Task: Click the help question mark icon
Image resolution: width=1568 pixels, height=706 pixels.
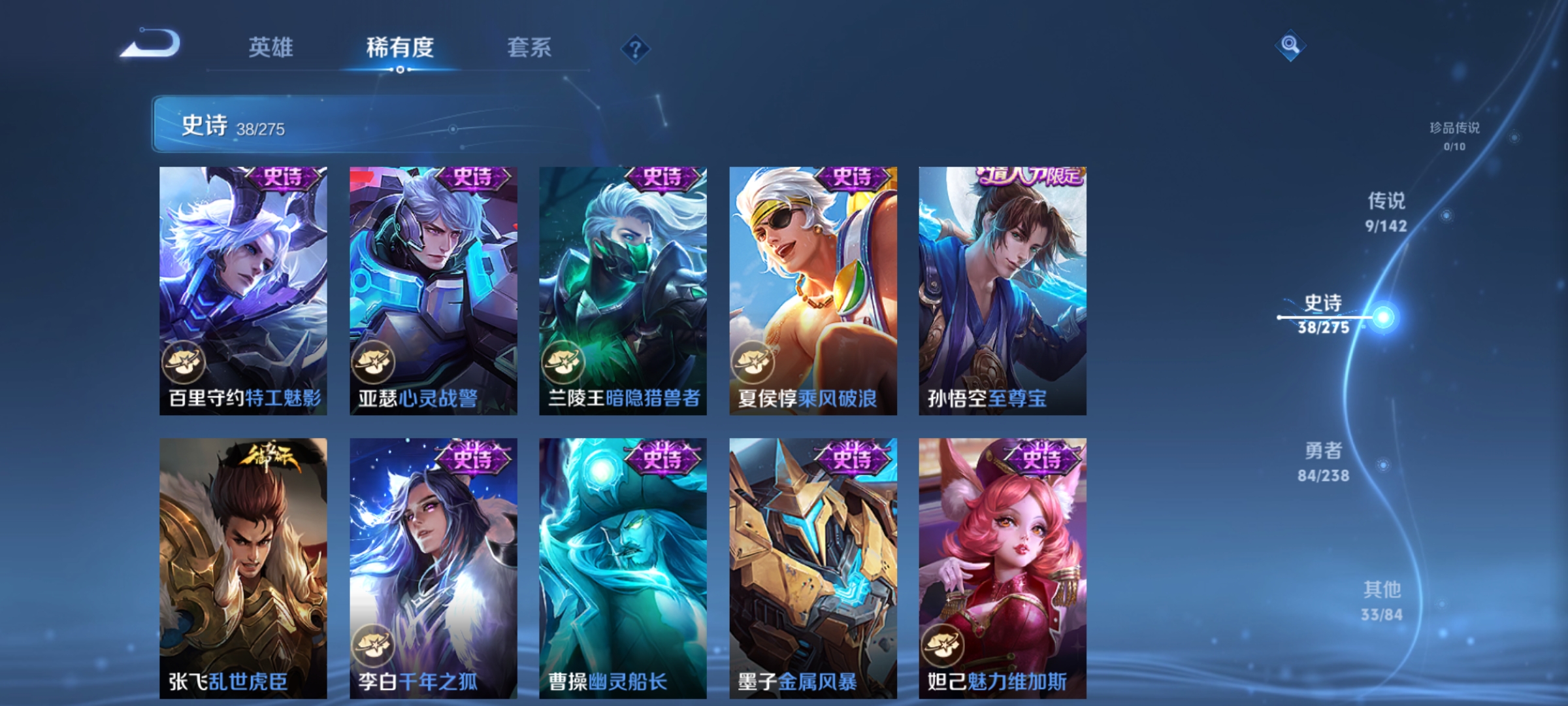Action: (634, 48)
